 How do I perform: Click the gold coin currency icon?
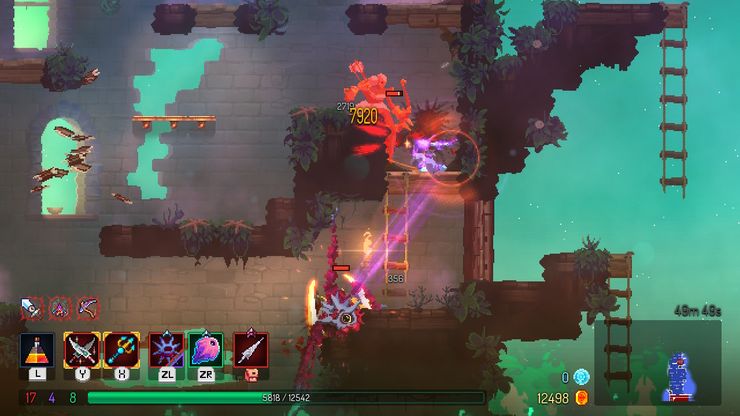point(582,398)
